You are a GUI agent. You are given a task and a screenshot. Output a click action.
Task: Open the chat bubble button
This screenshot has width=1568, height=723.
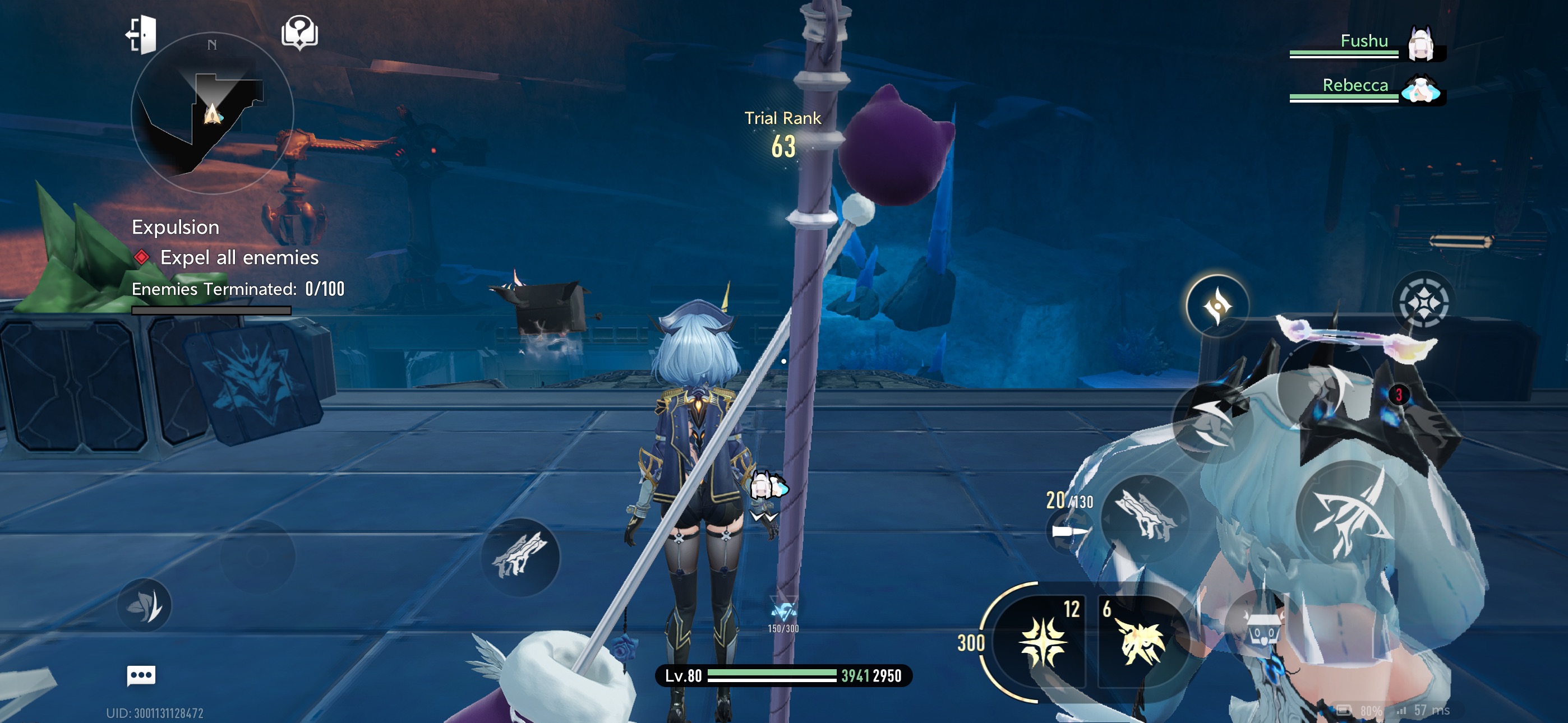click(141, 675)
